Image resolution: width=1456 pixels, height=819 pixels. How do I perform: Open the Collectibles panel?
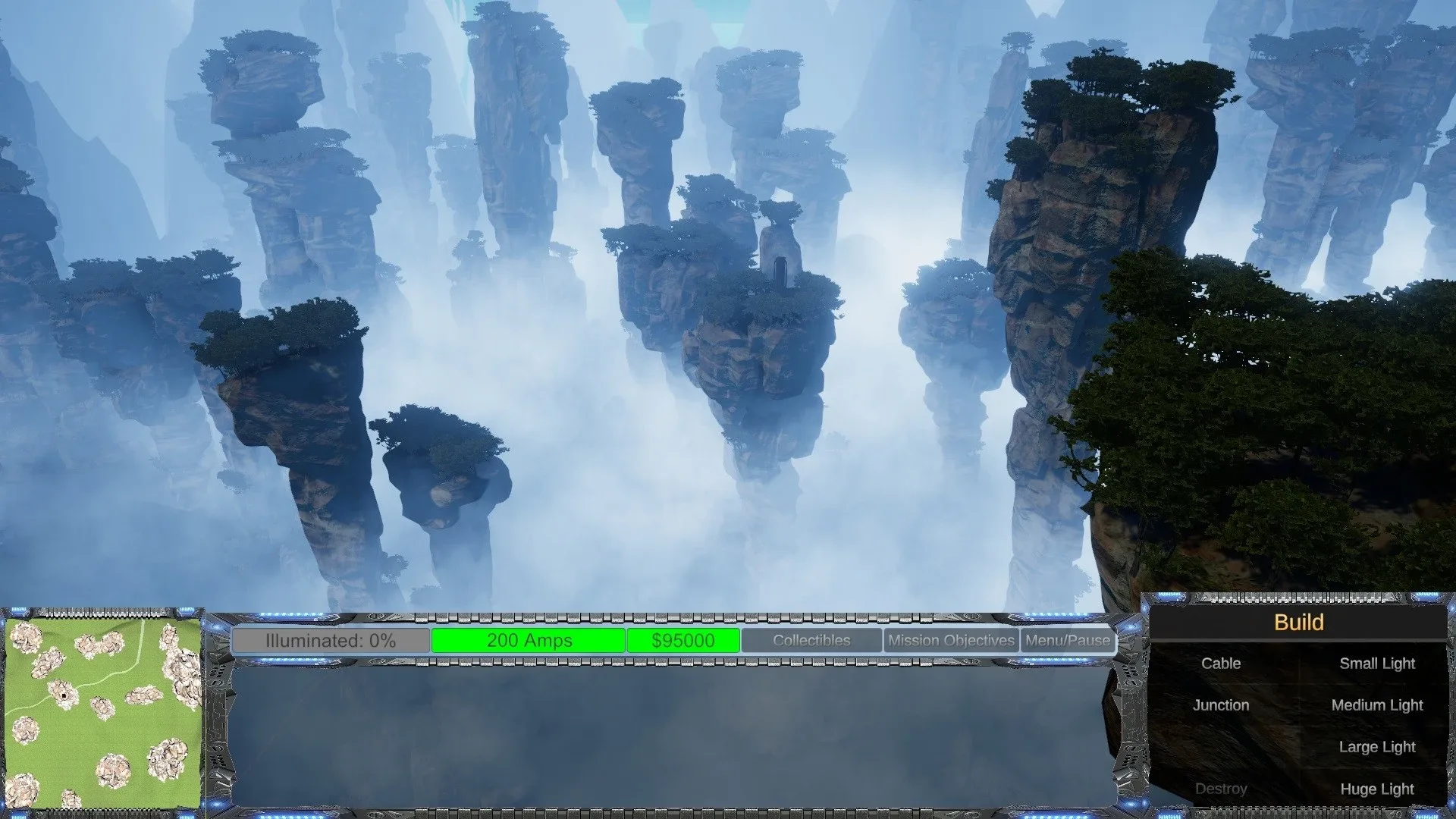click(810, 641)
